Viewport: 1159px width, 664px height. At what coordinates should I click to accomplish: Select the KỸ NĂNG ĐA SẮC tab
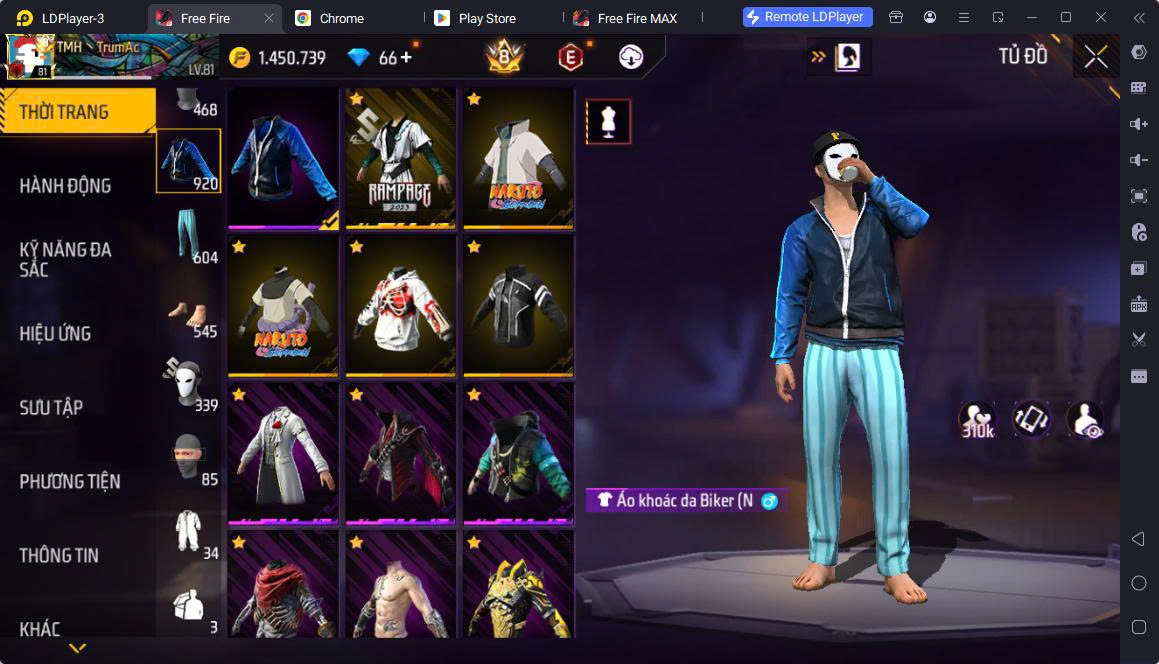[66, 259]
